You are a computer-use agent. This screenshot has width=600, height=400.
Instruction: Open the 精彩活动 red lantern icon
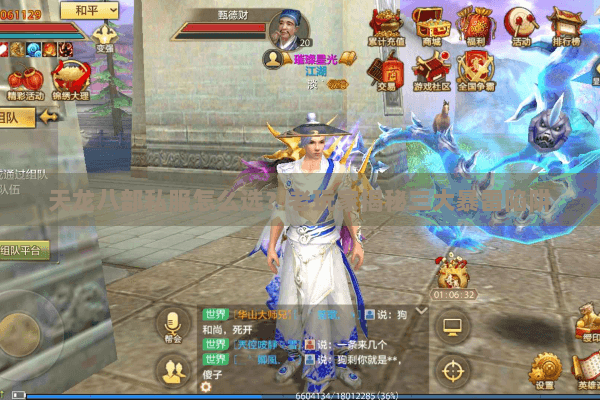click(x=25, y=80)
